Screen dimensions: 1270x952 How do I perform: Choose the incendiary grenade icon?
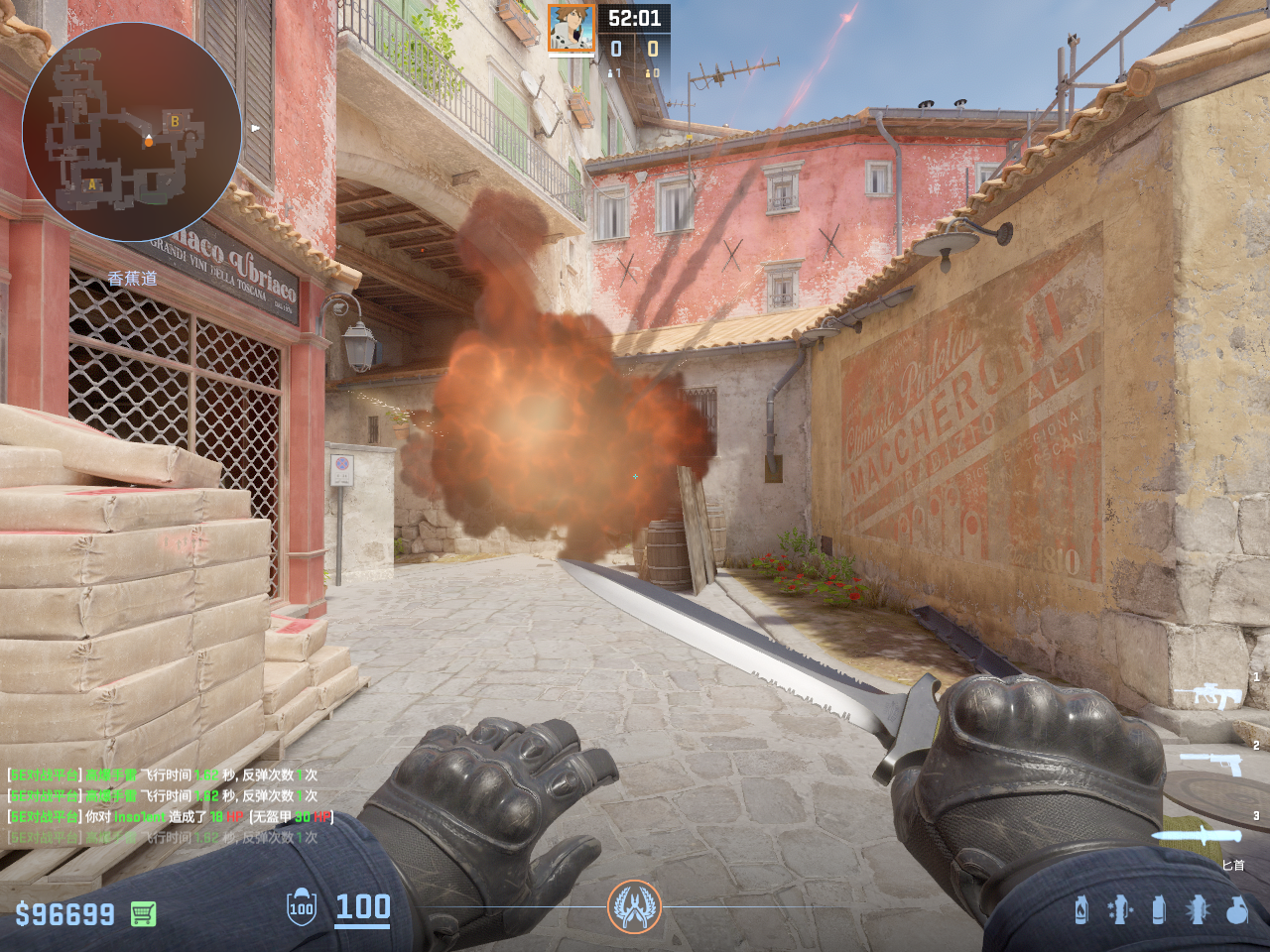pyautogui.click(x=1081, y=909)
